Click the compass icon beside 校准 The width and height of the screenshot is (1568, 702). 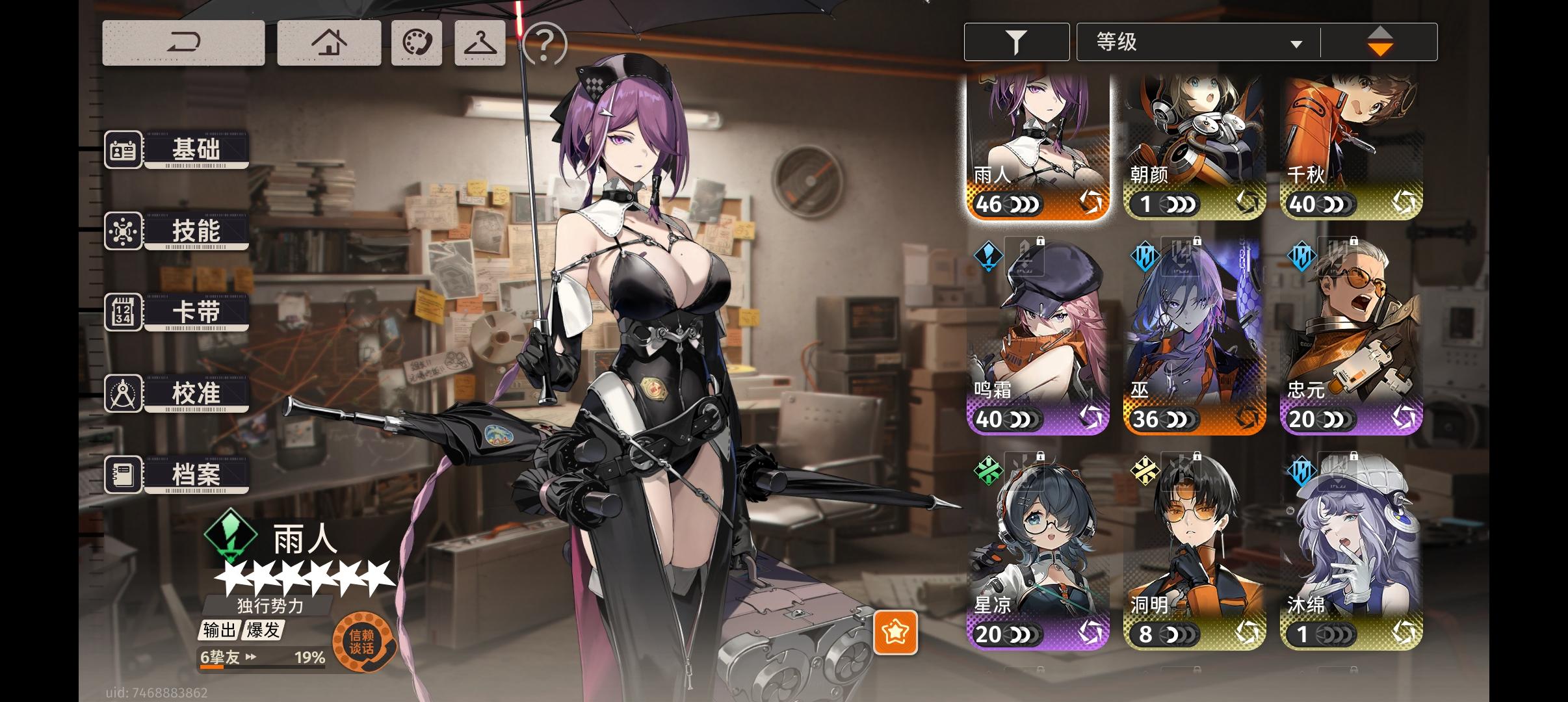pyautogui.click(x=123, y=393)
